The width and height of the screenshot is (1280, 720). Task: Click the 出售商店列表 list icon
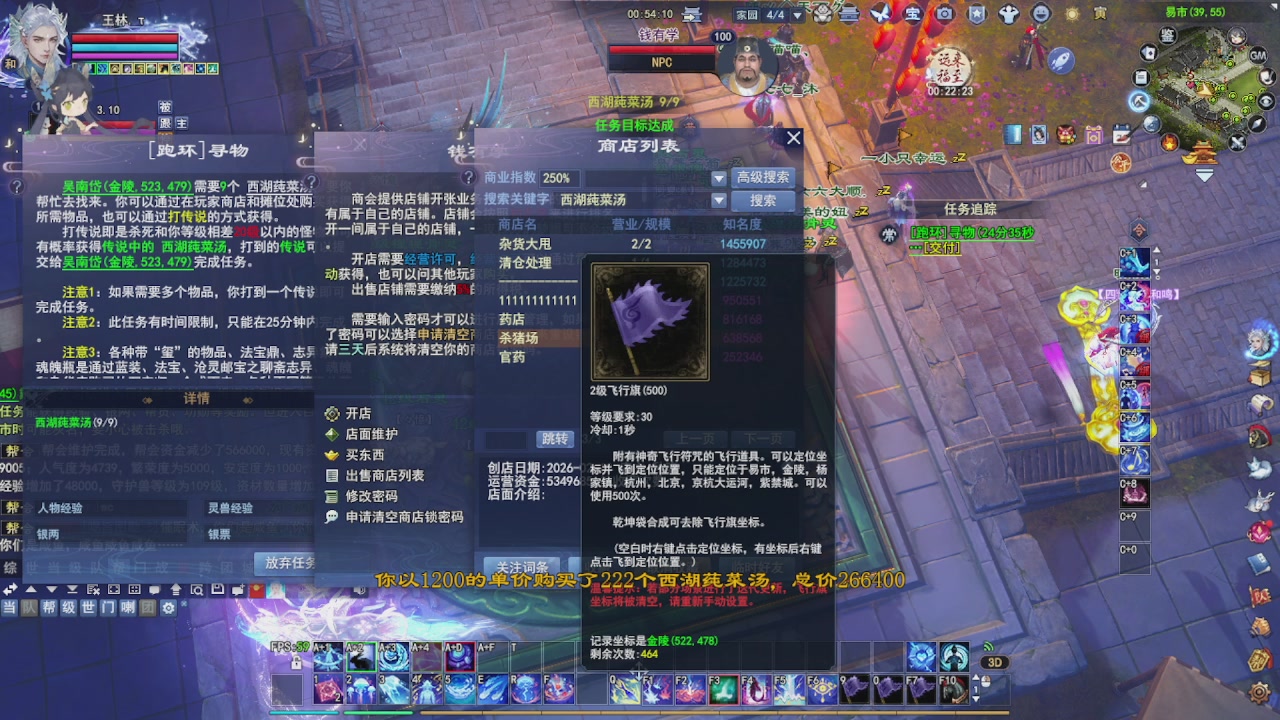coord(332,474)
